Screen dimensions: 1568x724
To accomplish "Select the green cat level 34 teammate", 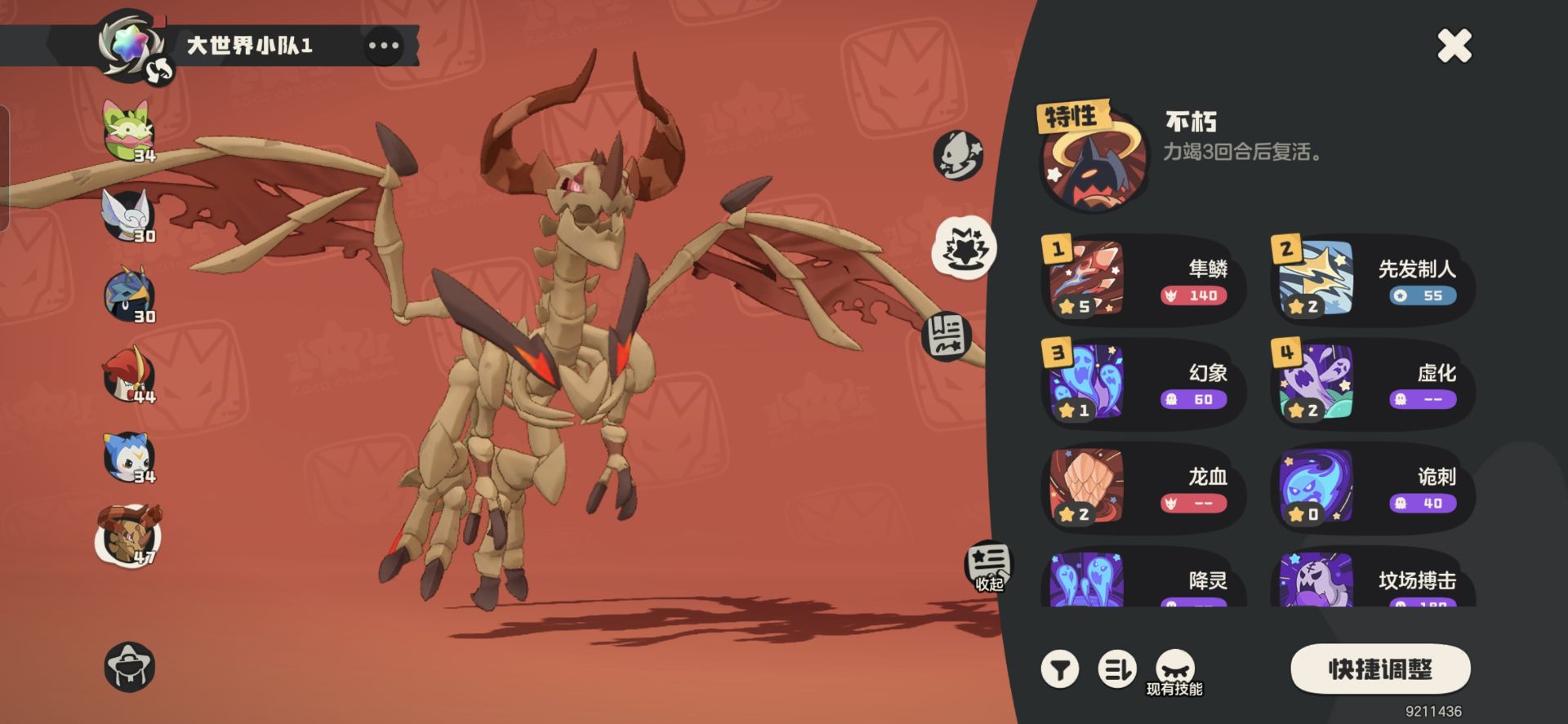I will 128,131.
